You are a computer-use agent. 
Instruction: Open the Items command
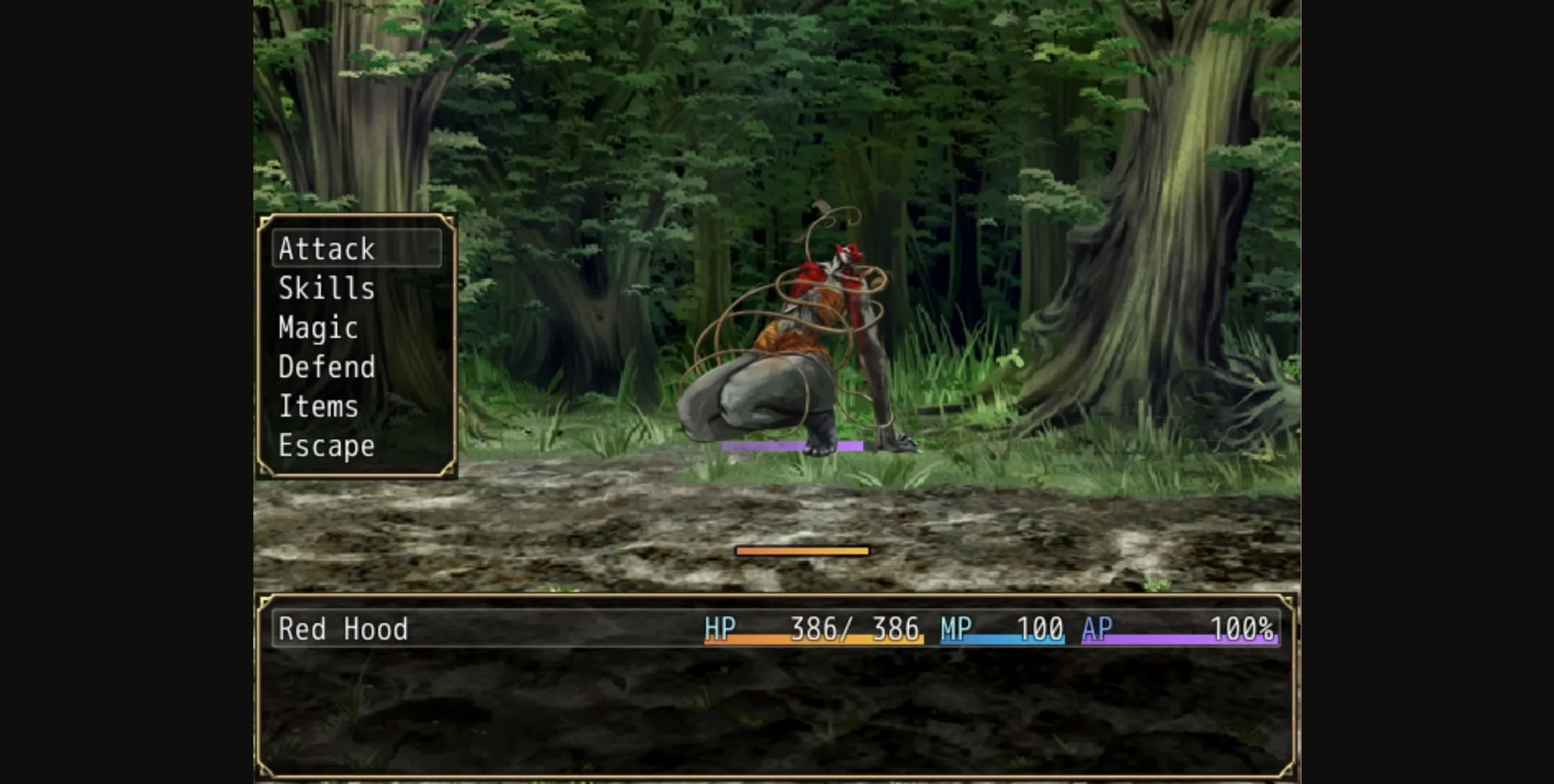[x=319, y=405]
